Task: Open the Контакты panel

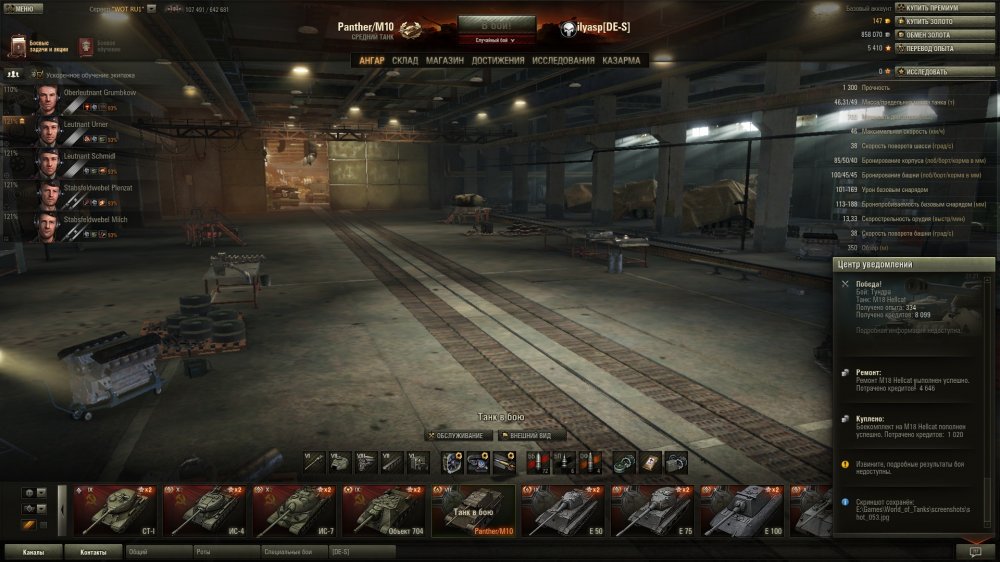Action: pyautogui.click(x=93, y=552)
